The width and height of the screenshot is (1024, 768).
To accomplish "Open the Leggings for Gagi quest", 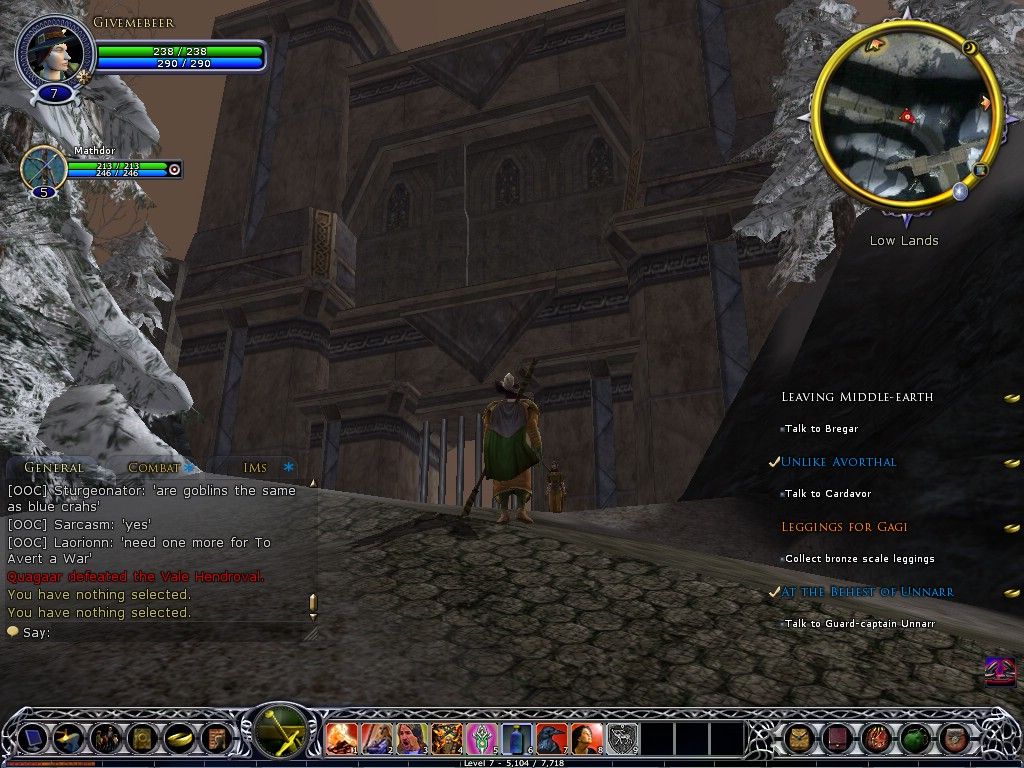I will tap(844, 527).
